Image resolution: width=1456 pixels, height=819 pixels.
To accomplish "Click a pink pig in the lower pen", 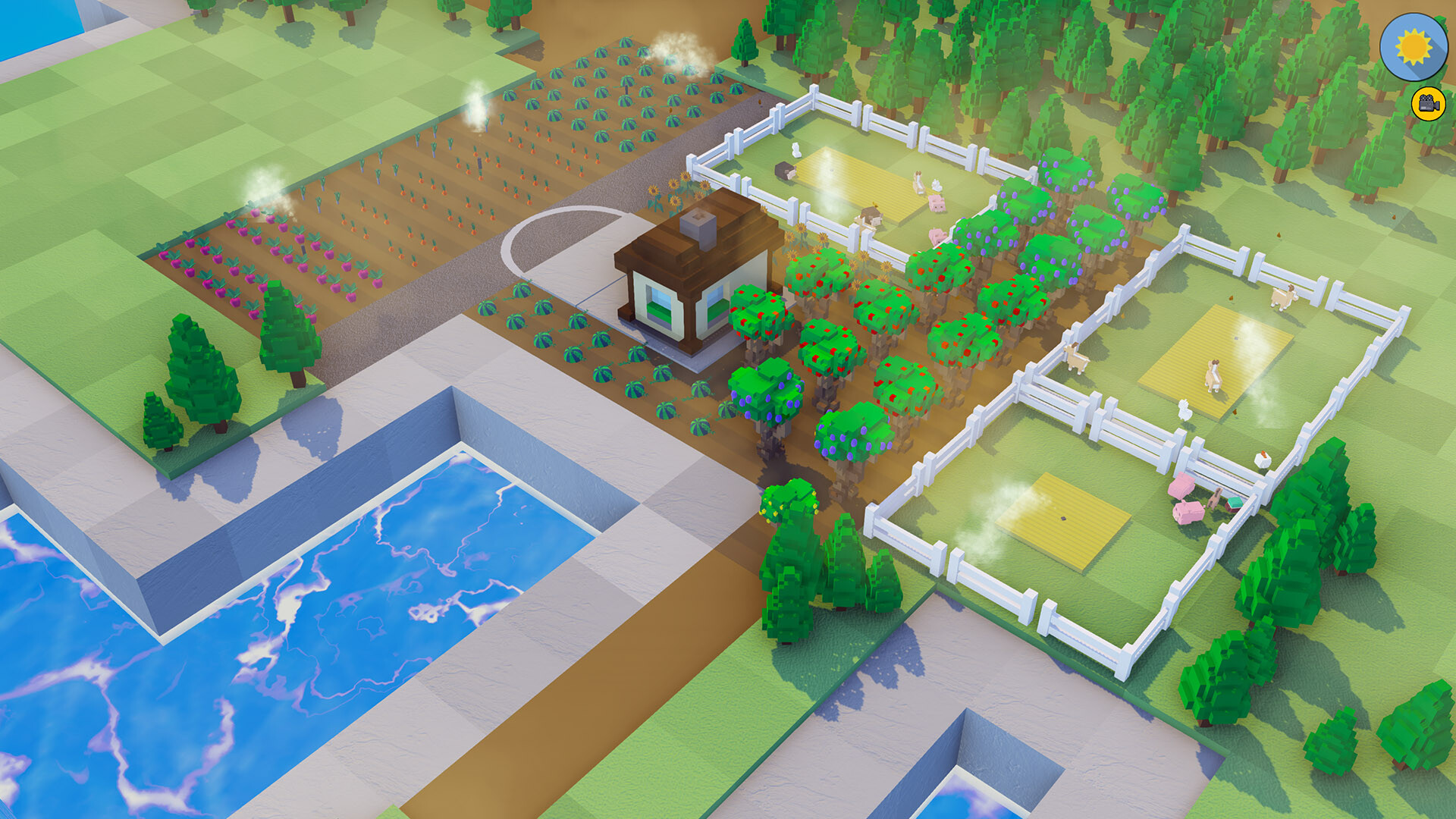I will 1188,513.
